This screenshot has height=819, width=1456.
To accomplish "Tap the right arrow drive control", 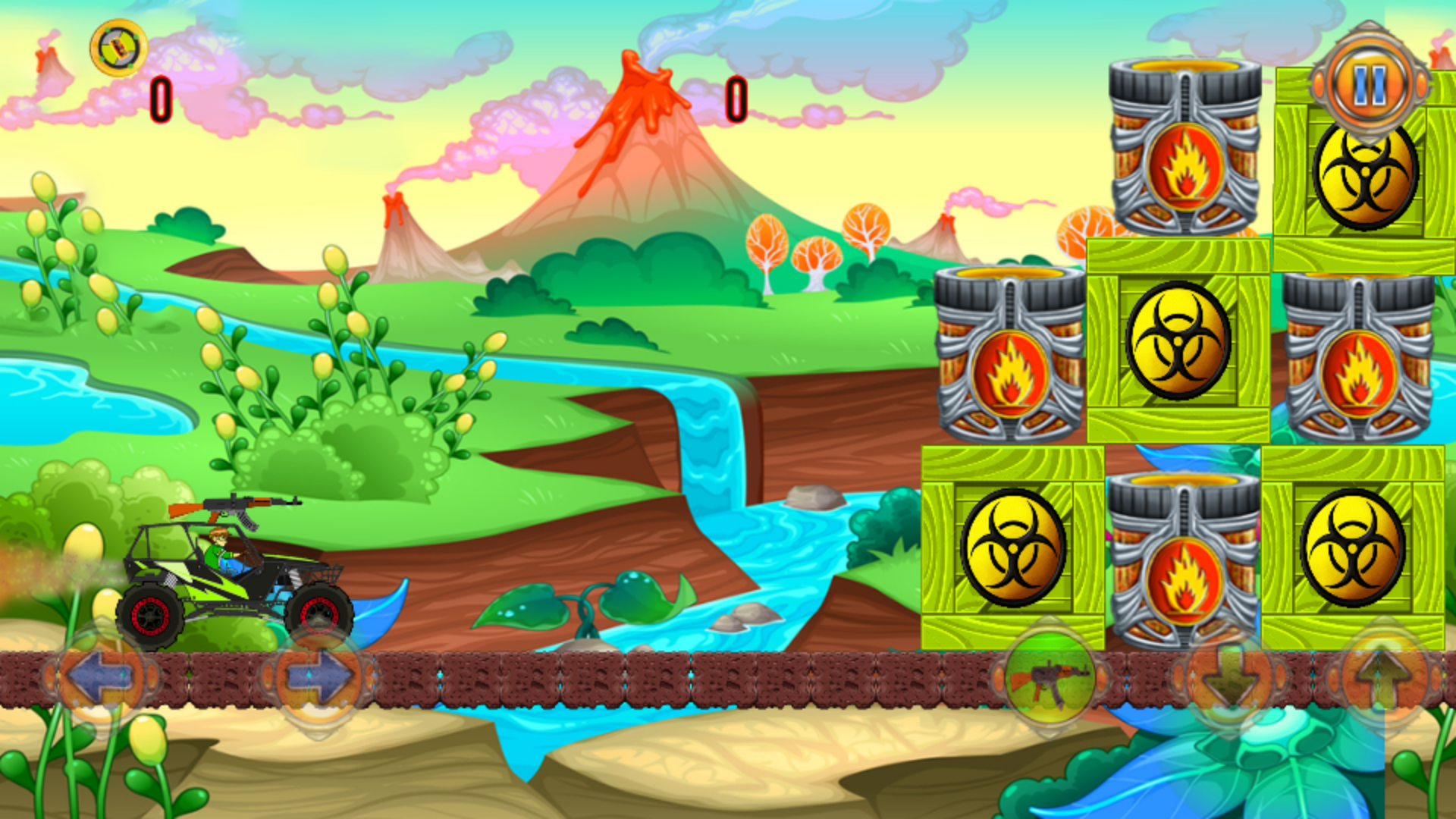I will click(318, 675).
